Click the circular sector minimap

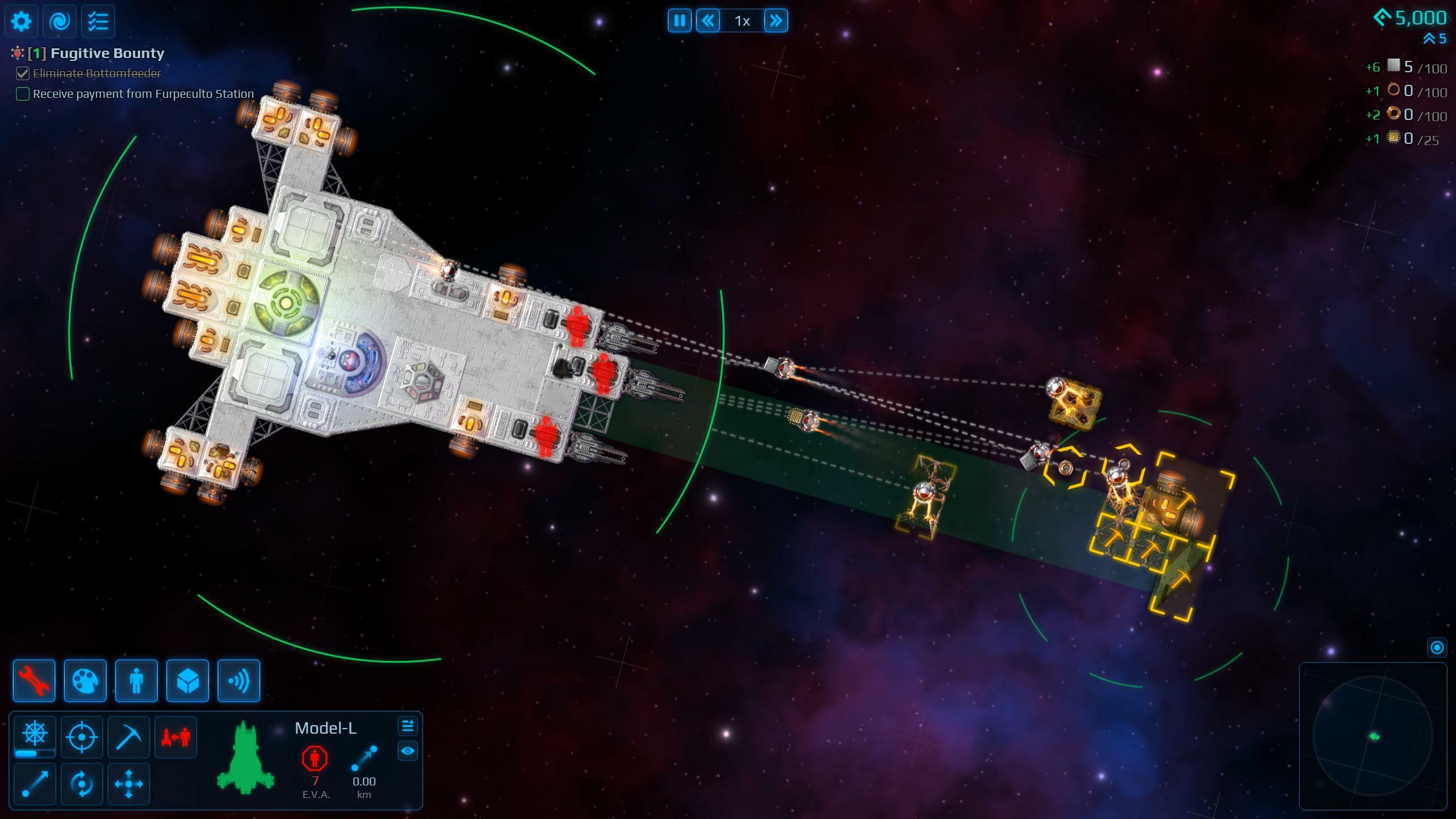click(x=1373, y=736)
